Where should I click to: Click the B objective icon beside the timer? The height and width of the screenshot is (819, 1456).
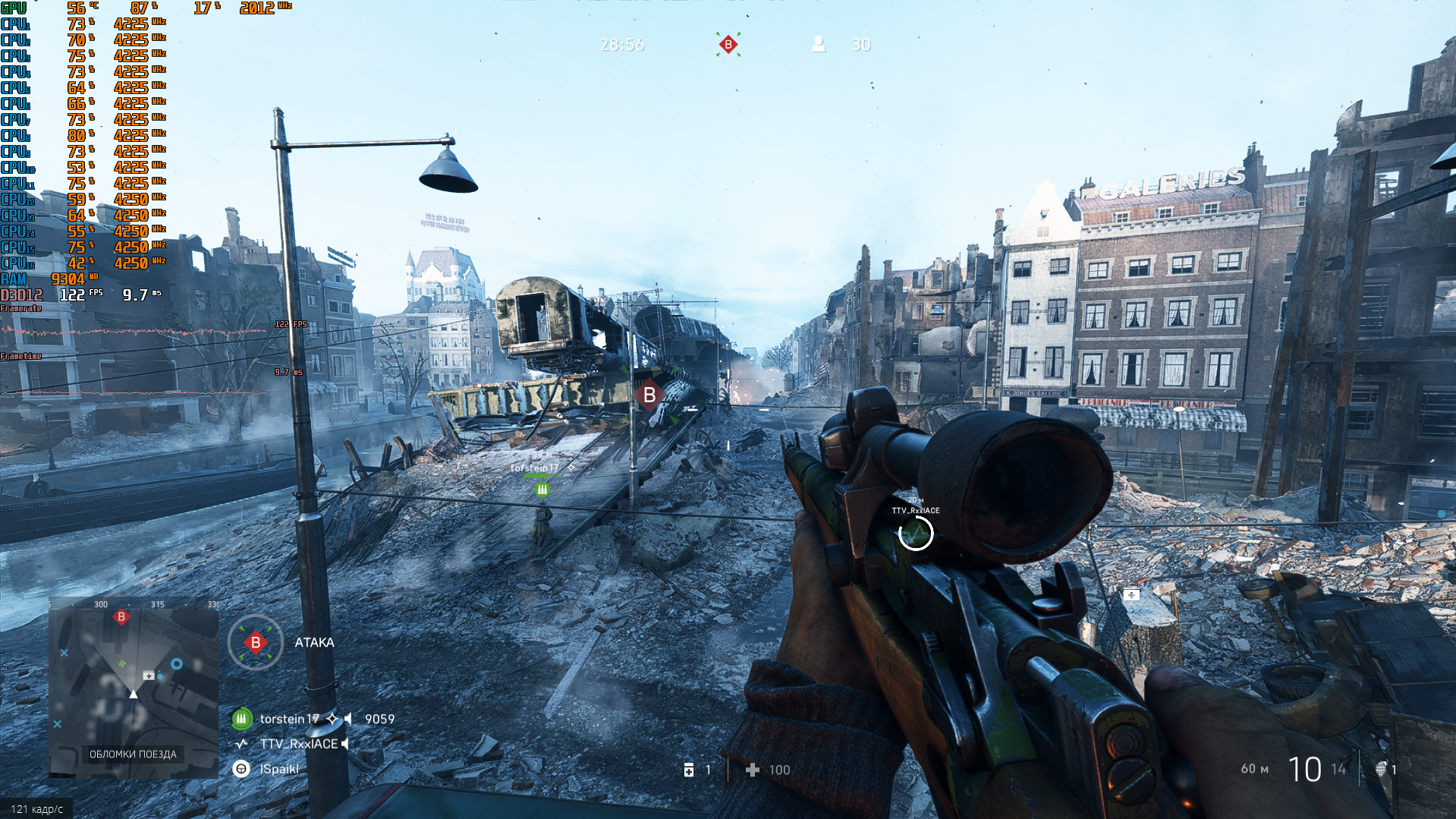[x=728, y=45]
